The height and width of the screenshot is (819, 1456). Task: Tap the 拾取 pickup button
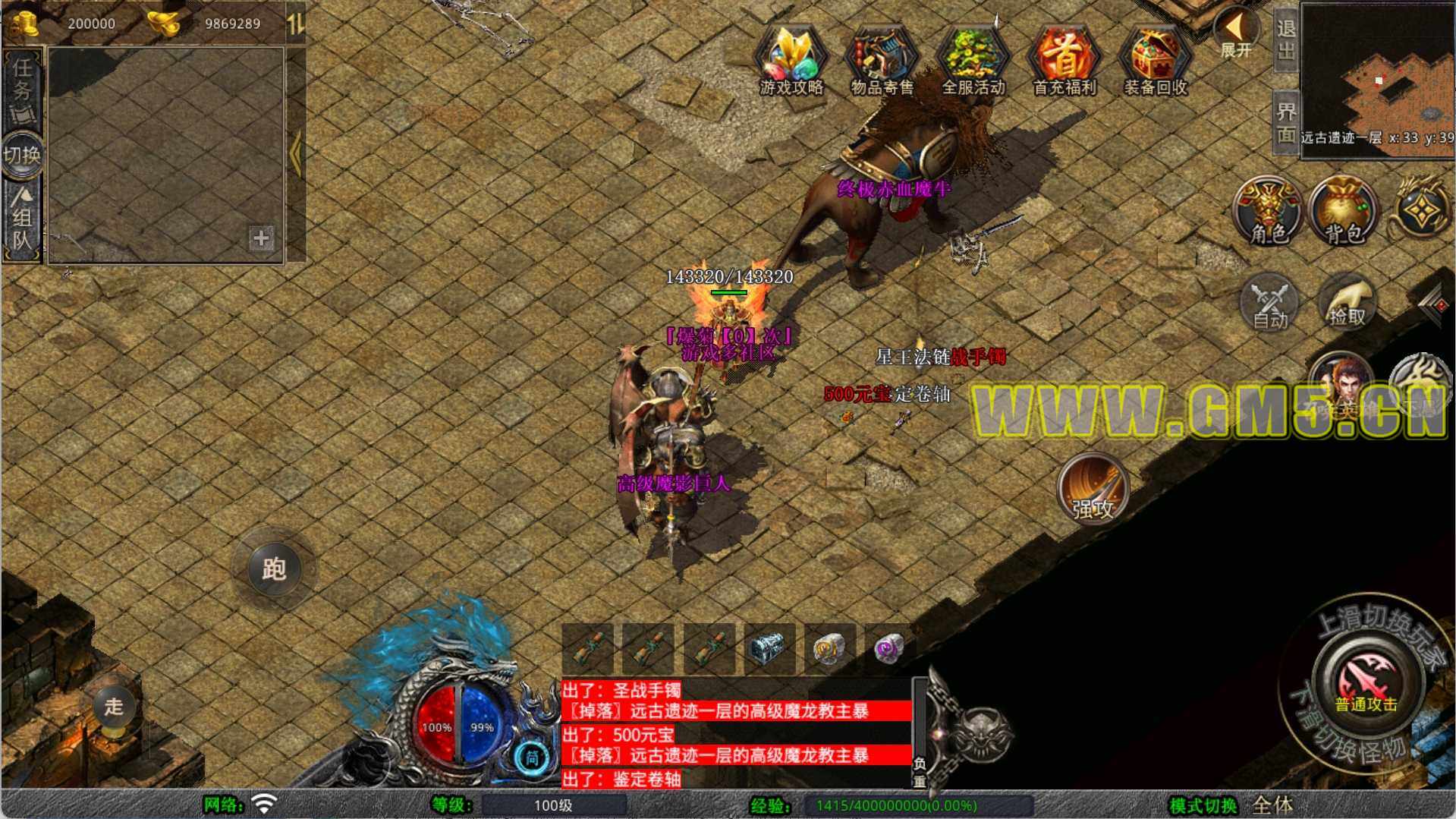tap(1347, 304)
